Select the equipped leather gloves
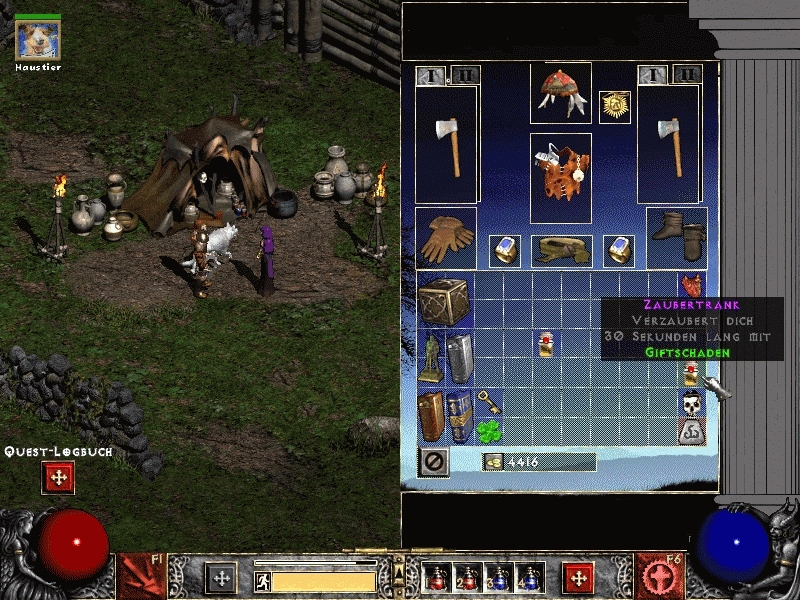800x600 pixels. click(445, 238)
